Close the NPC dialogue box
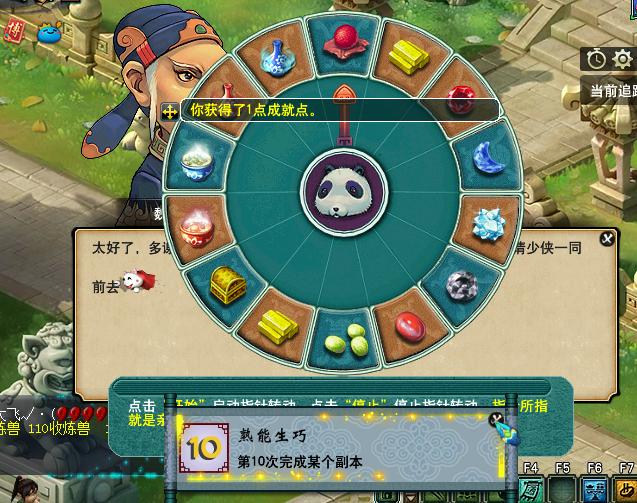Image resolution: width=637 pixels, height=503 pixels. 606,239
